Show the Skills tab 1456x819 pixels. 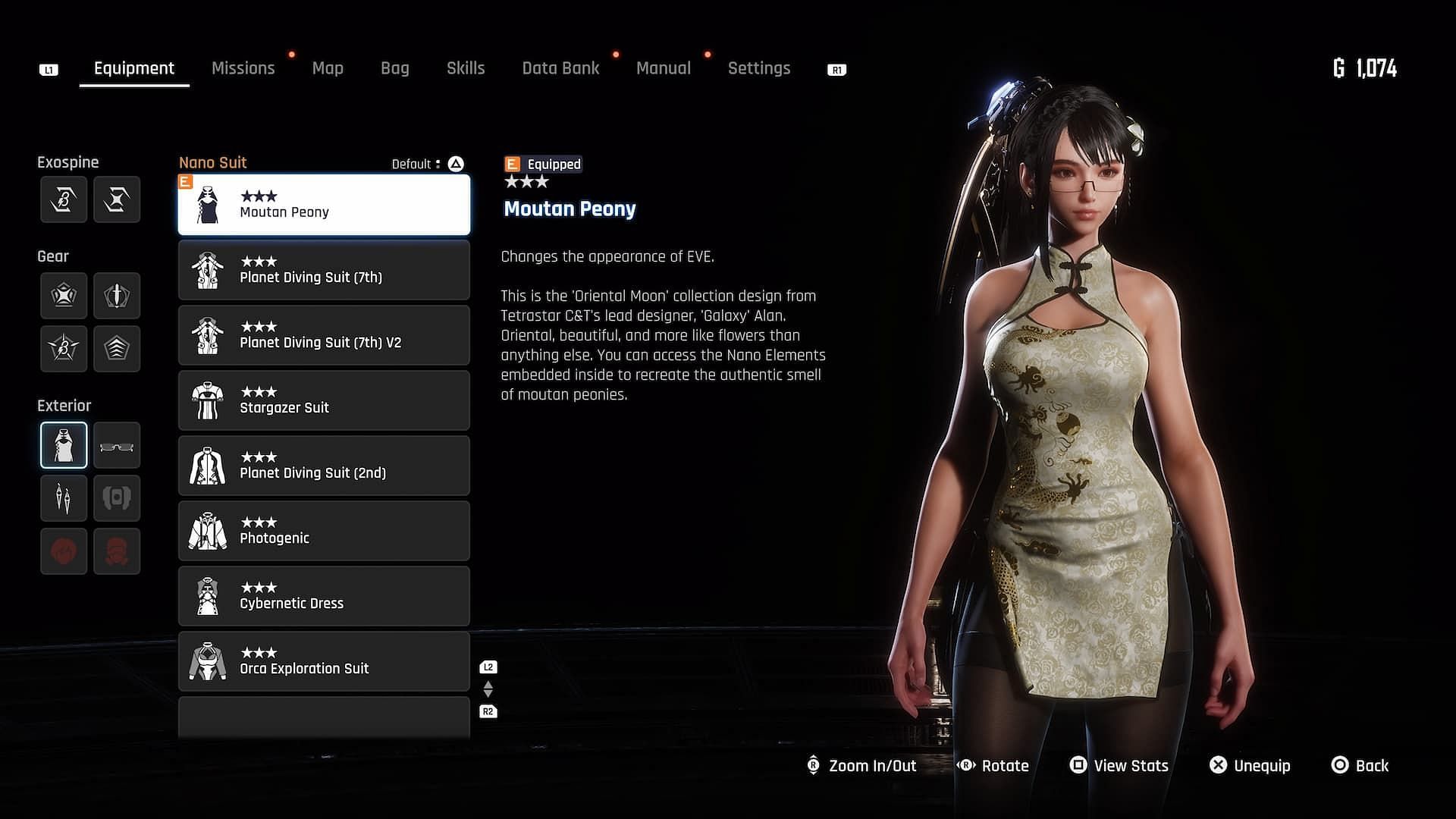pyautogui.click(x=466, y=68)
